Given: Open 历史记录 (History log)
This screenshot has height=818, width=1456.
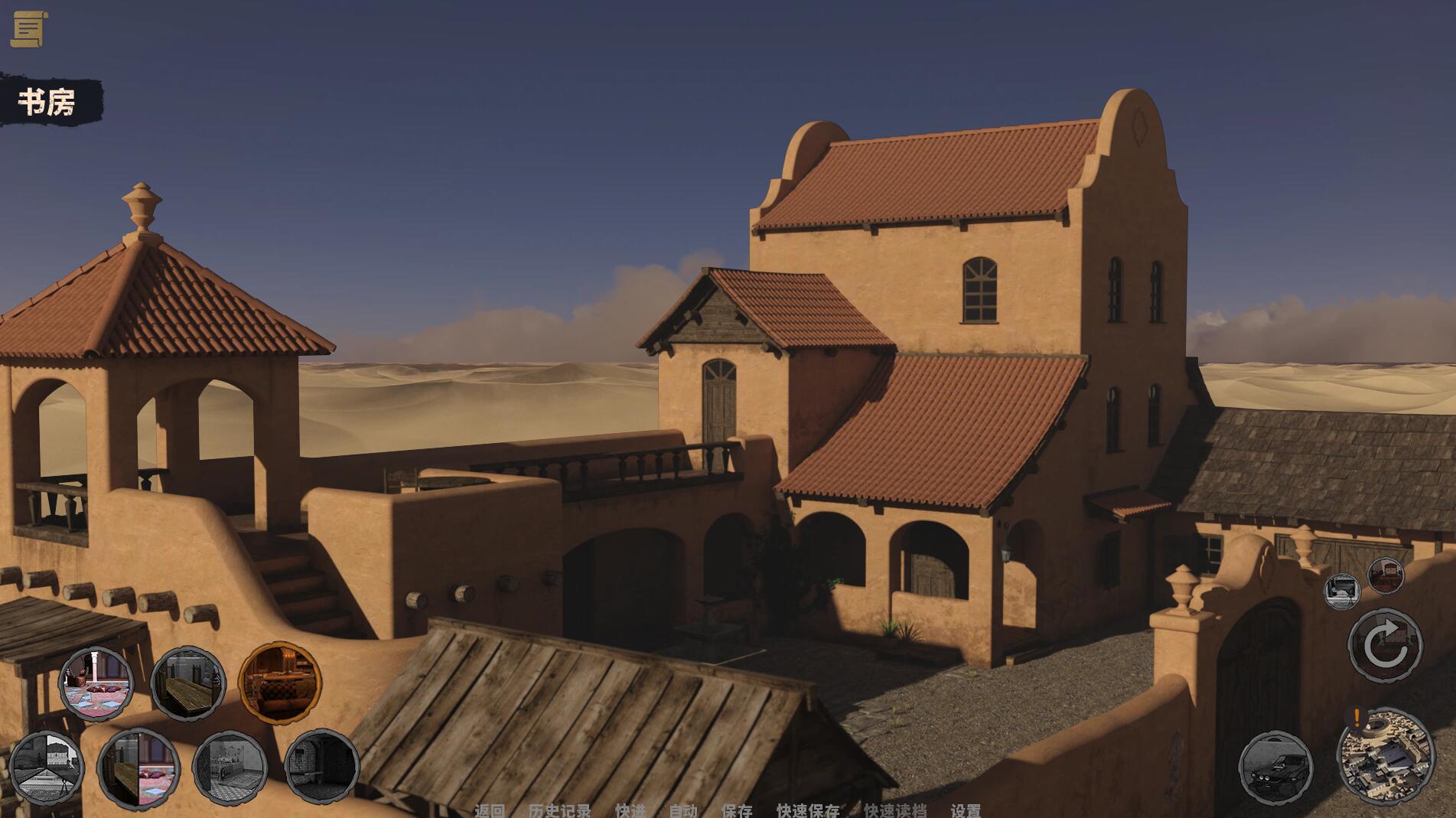Looking at the screenshot, I should click(x=559, y=810).
